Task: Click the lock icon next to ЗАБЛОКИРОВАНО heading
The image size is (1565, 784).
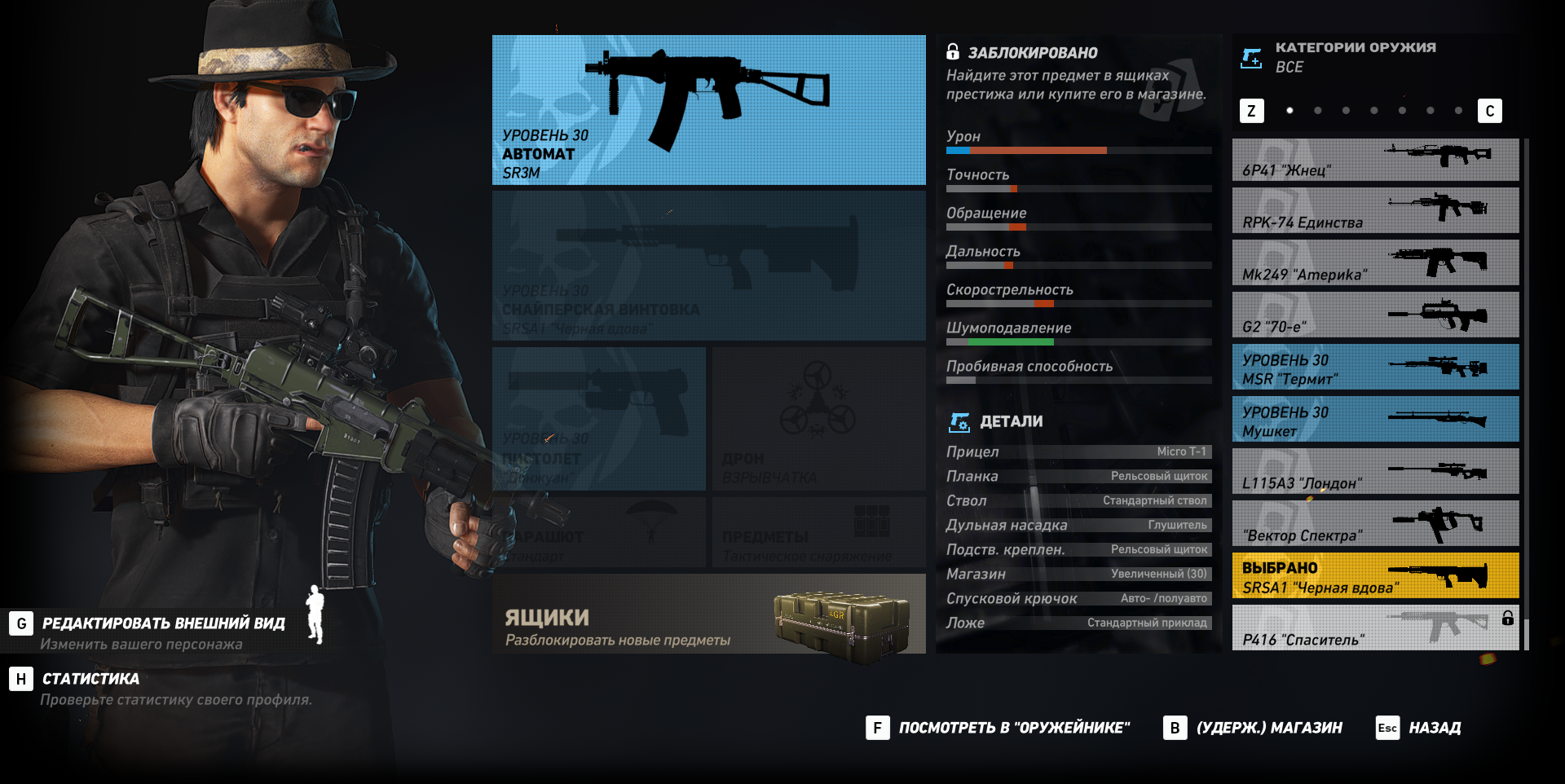Action: coord(953,51)
